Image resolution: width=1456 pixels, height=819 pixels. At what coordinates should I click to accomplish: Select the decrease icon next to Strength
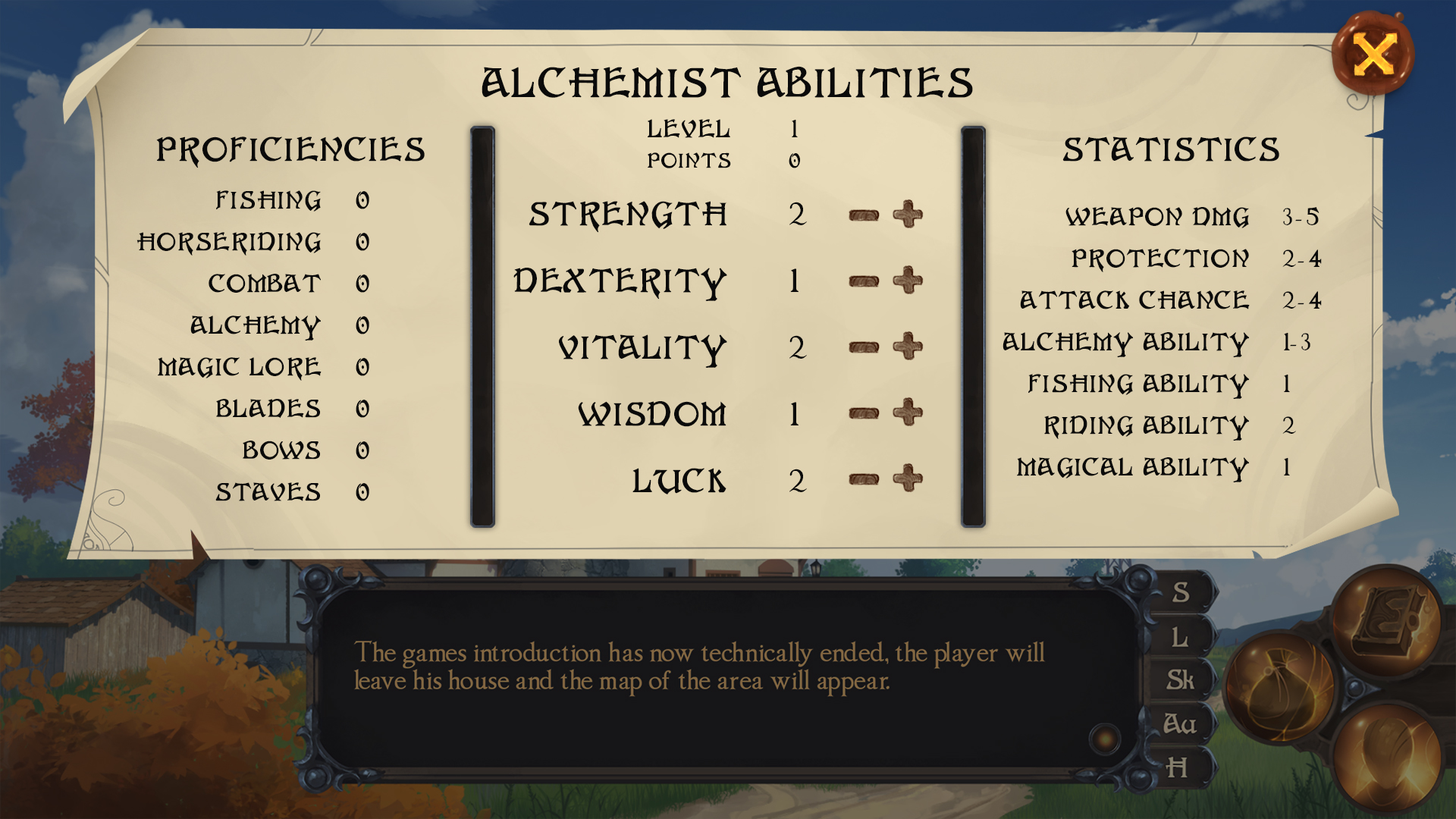(x=862, y=215)
